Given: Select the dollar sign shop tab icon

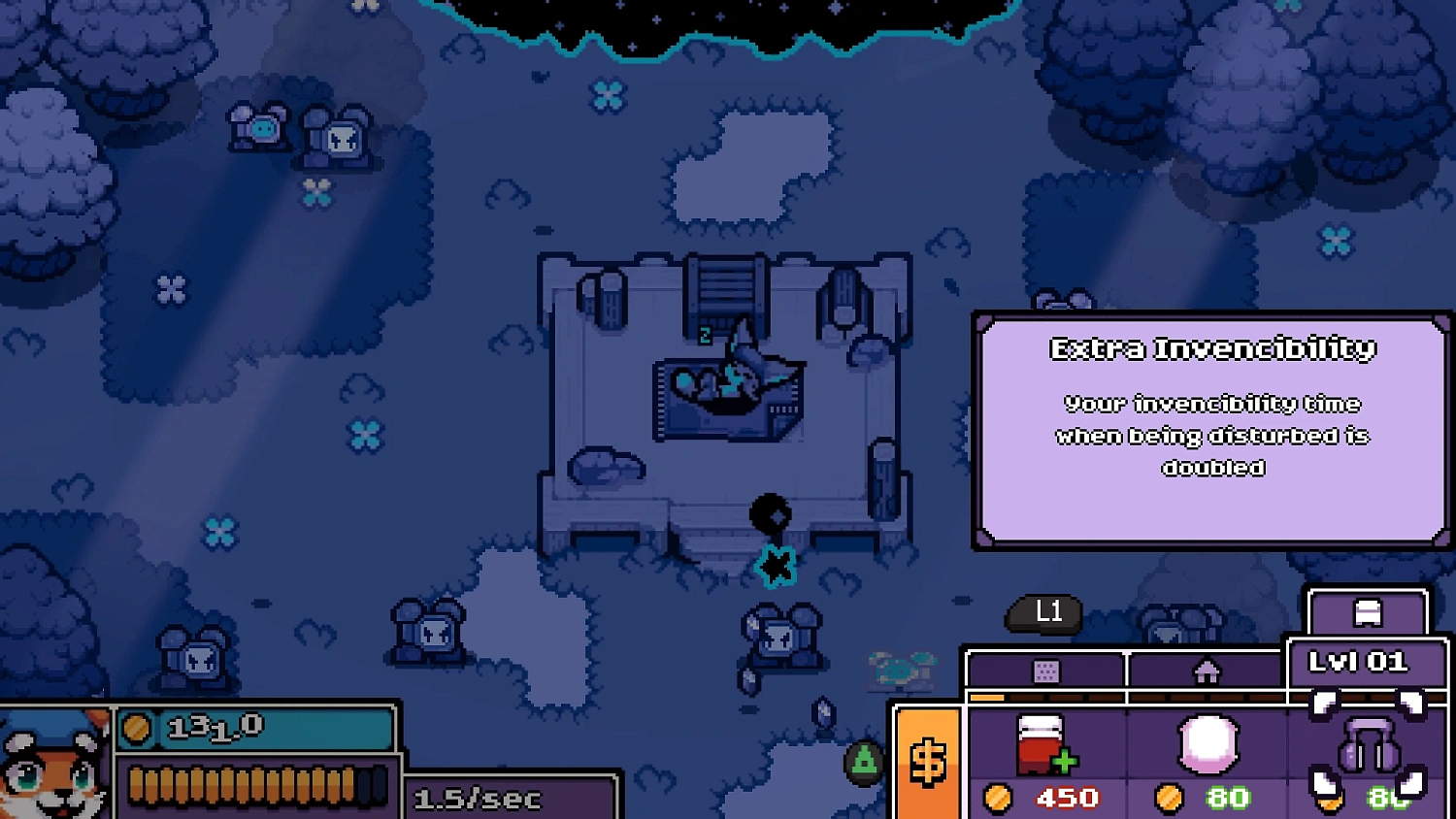Looking at the screenshot, I should [x=926, y=762].
